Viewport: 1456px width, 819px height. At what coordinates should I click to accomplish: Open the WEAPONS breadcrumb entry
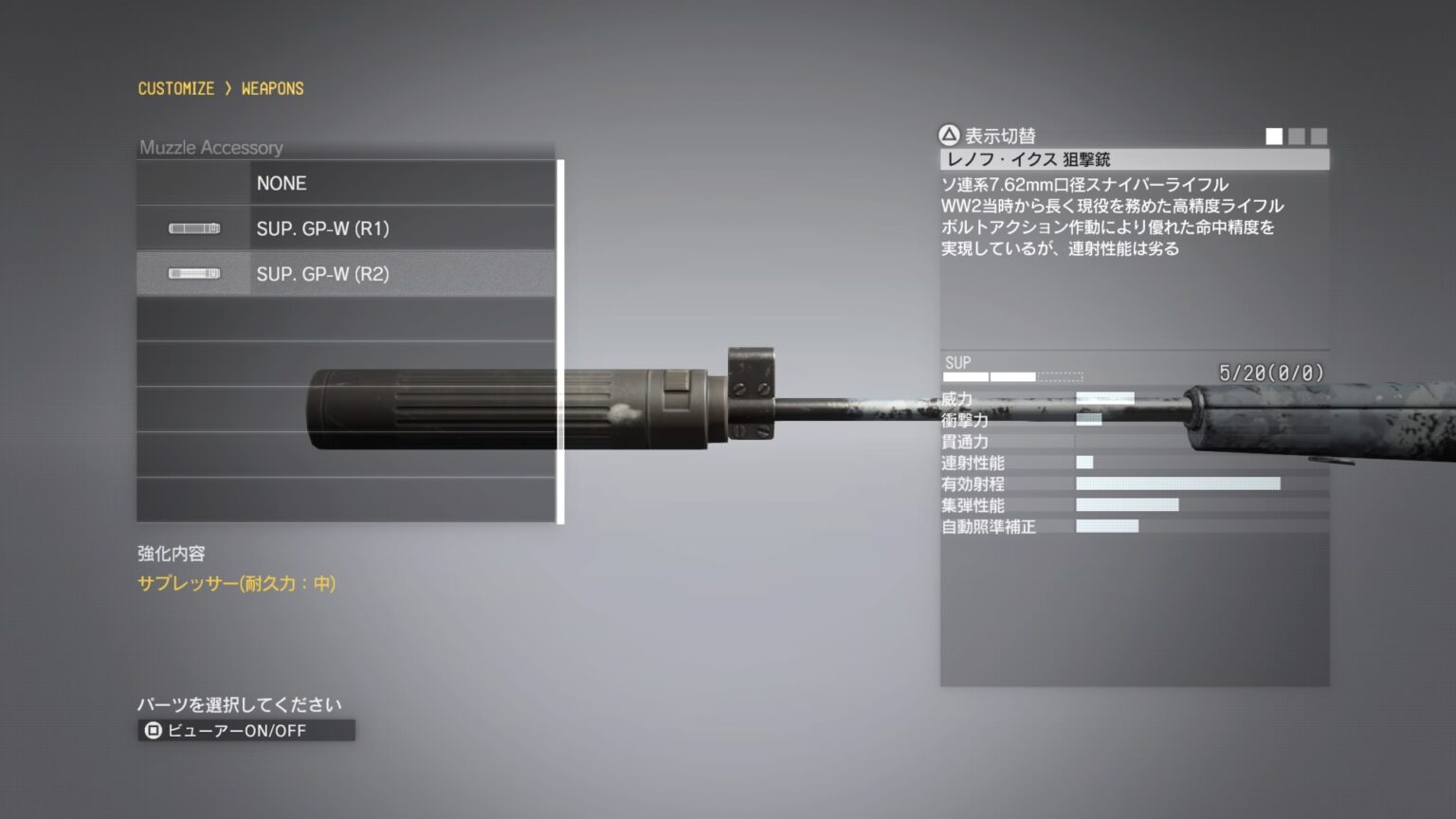coord(272,88)
